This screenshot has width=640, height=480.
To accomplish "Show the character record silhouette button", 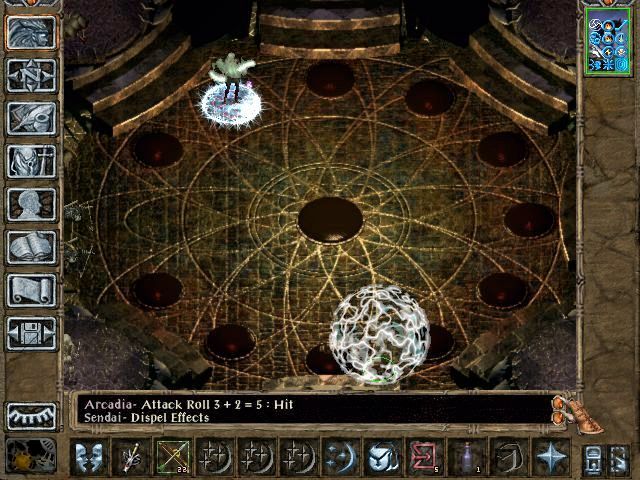I will point(31,204).
